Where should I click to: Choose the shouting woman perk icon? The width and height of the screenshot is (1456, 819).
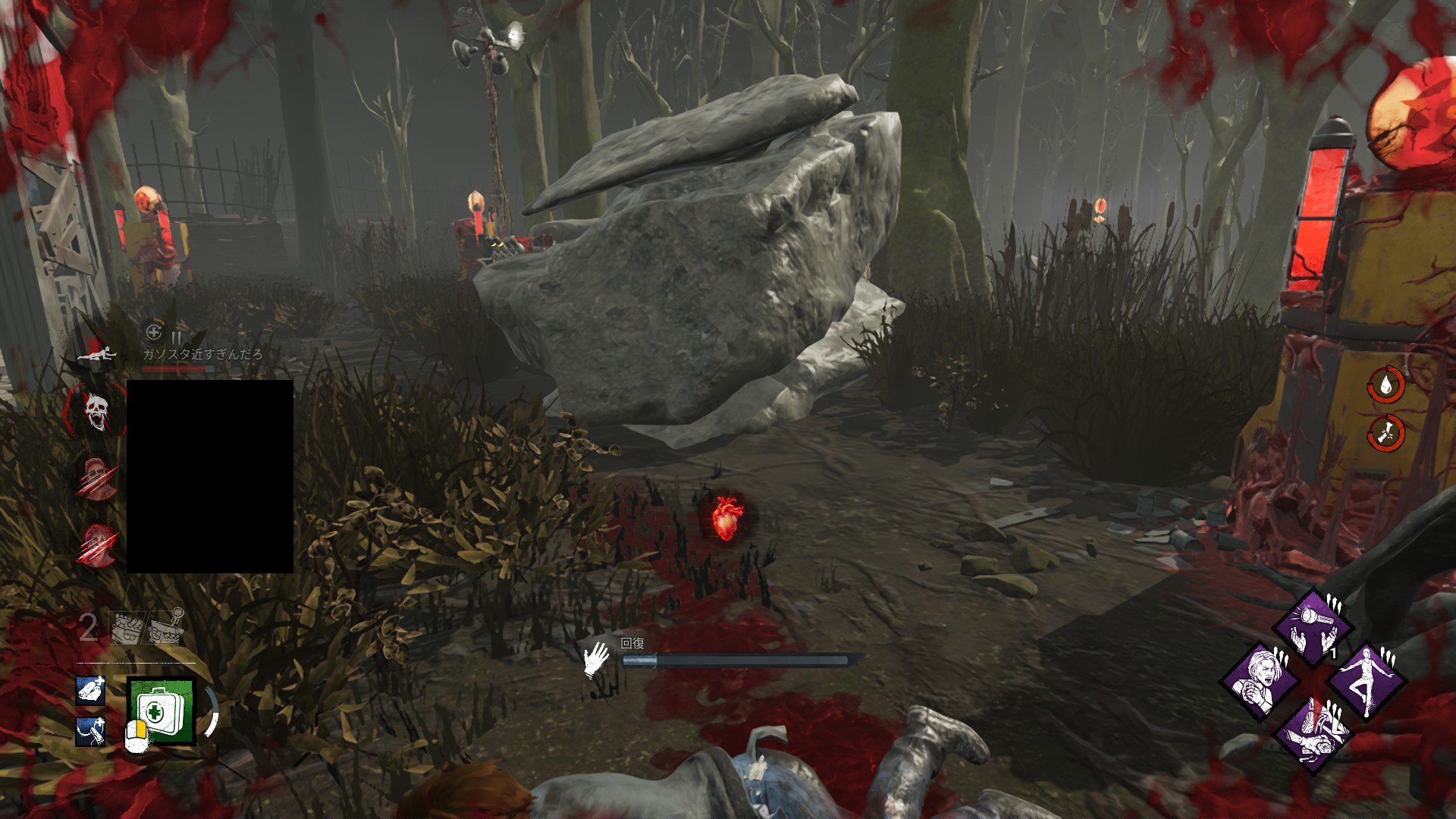(x=1259, y=681)
